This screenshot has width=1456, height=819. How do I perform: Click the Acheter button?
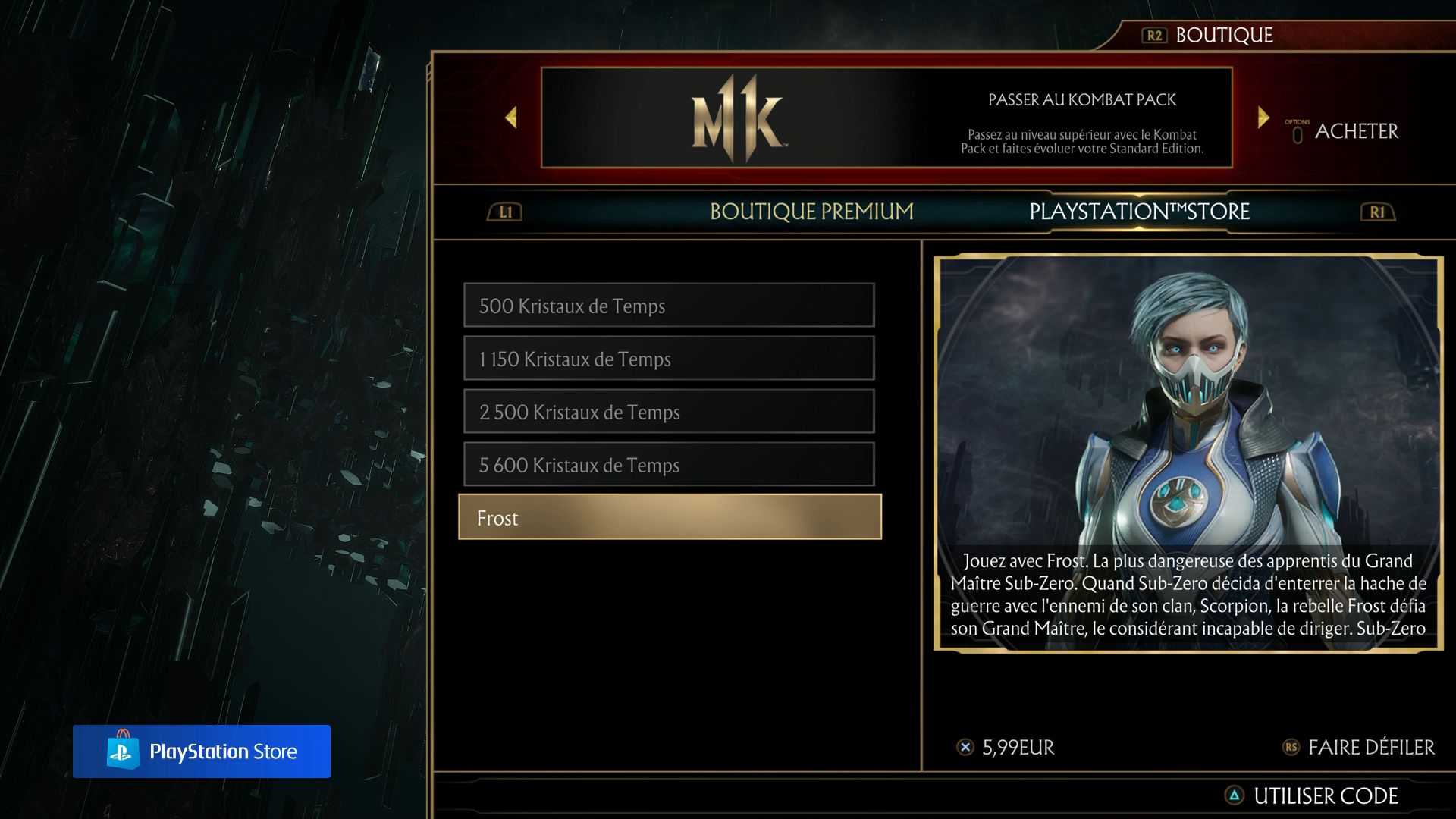click(x=1357, y=130)
